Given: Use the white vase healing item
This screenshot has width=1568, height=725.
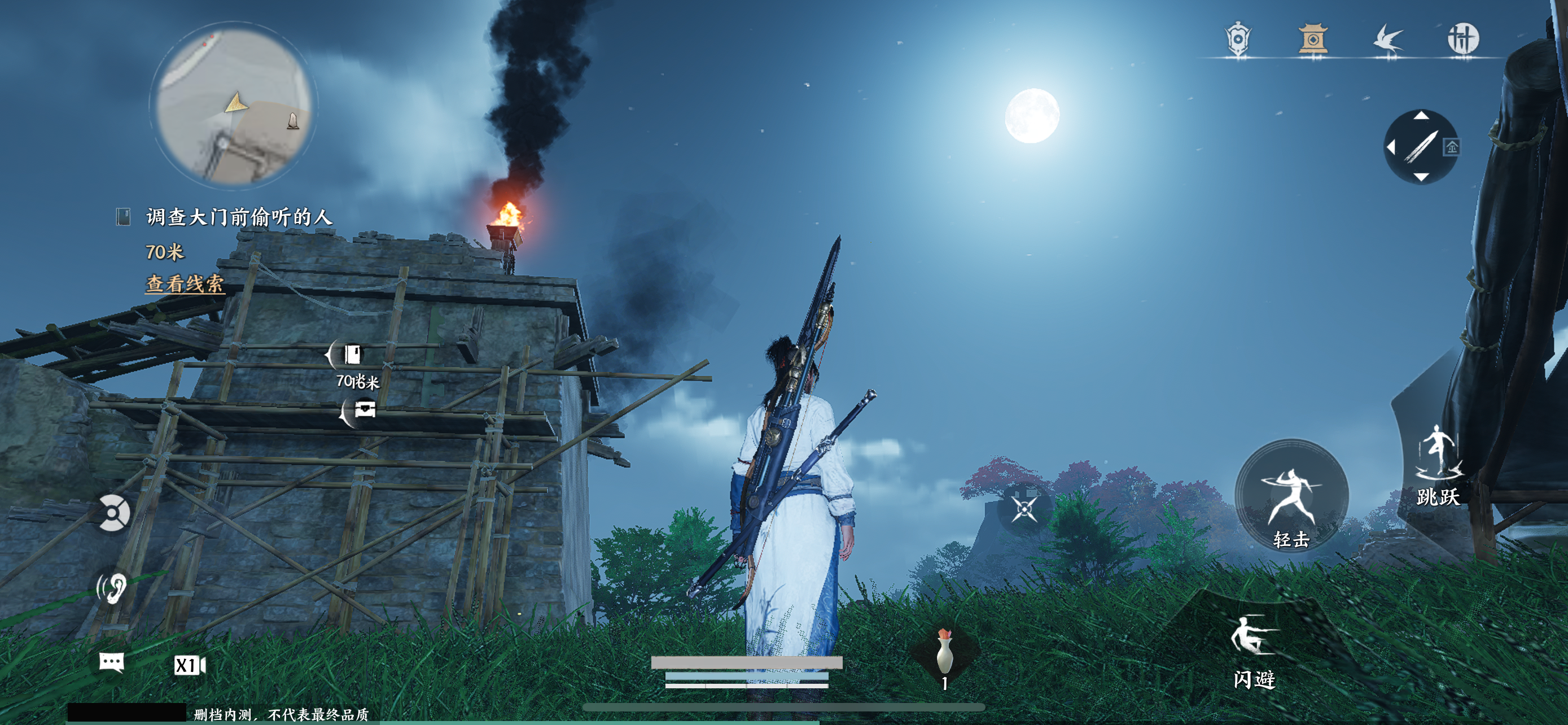Looking at the screenshot, I should tap(944, 654).
